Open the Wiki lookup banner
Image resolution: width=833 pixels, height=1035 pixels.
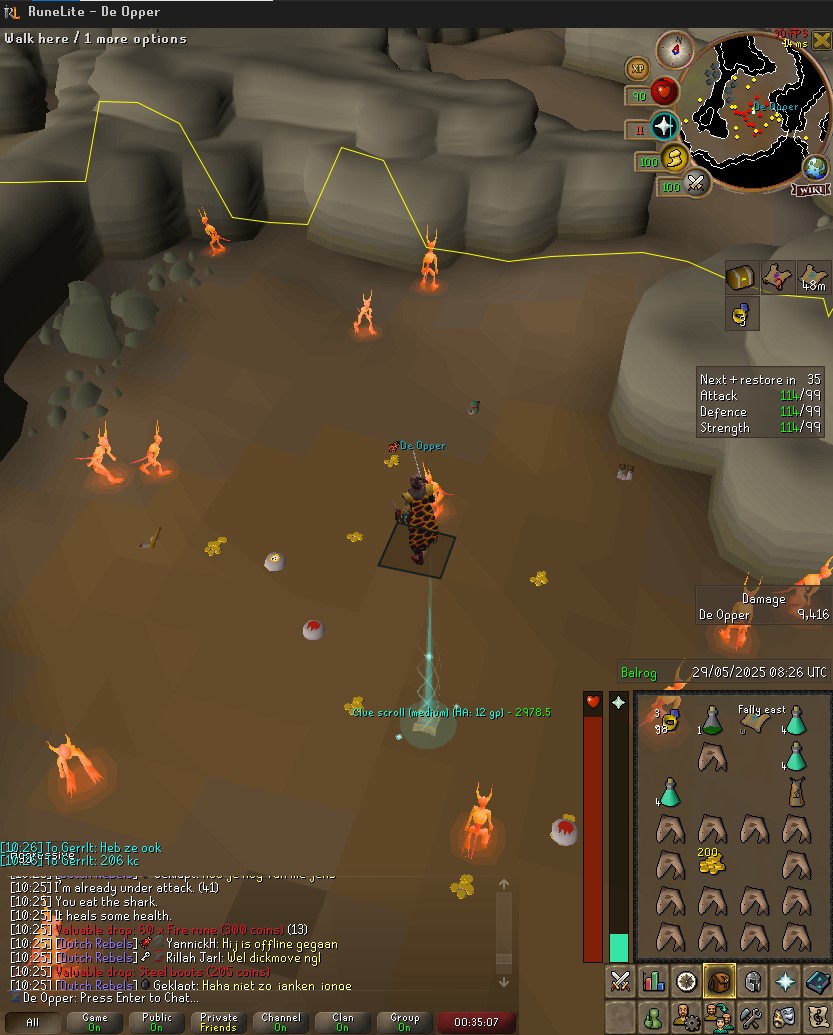pos(812,189)
